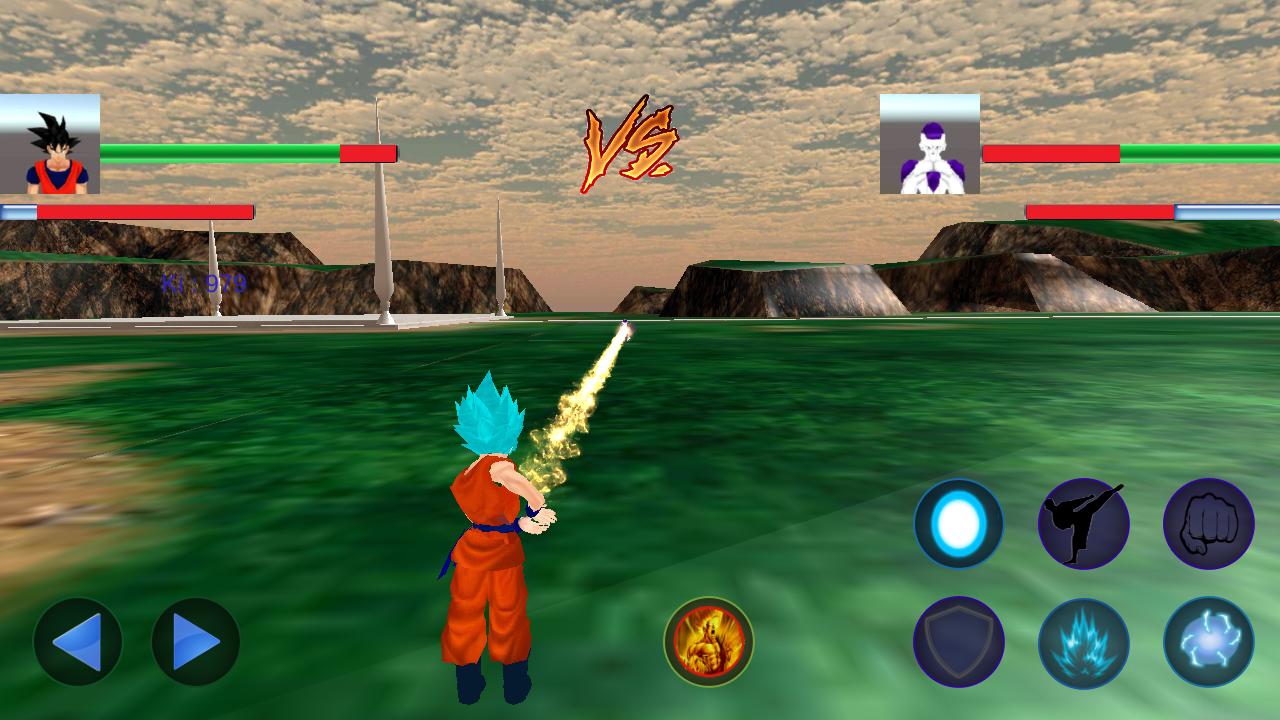
Task: Perform the kick attack
Action: coord(1084,523)
